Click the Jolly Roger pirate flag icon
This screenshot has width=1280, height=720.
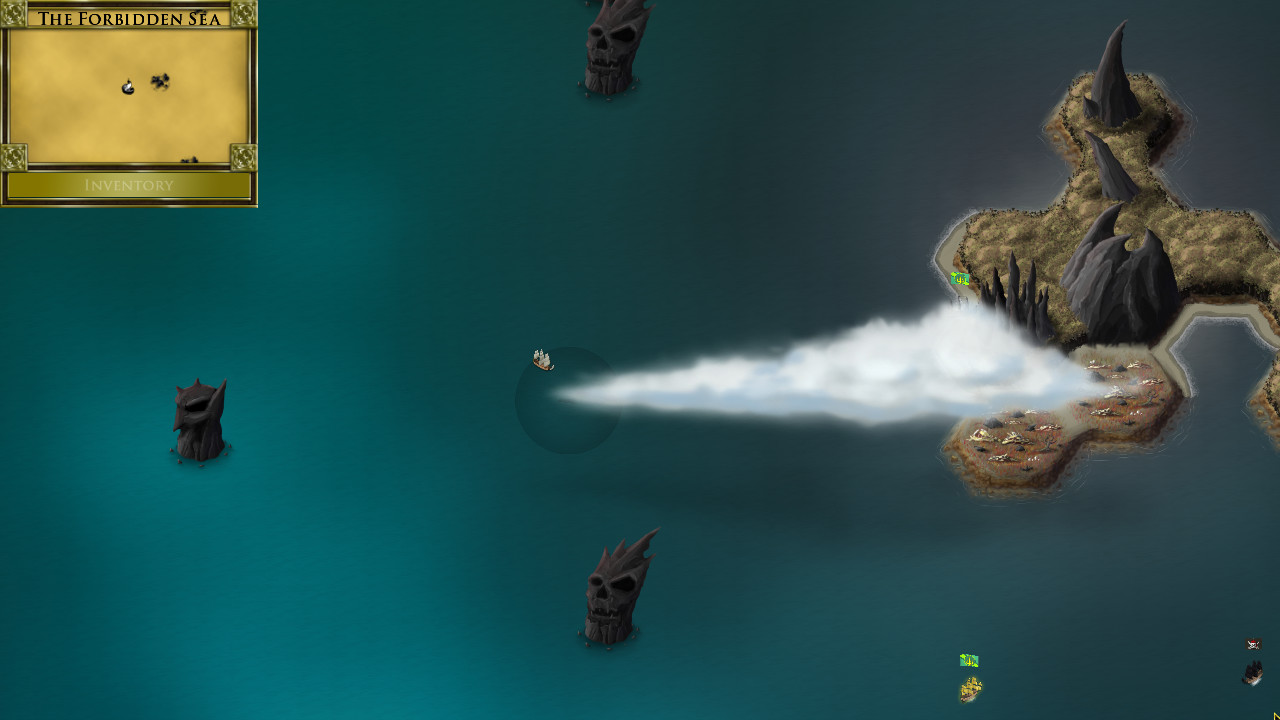tap(1253, 644)
